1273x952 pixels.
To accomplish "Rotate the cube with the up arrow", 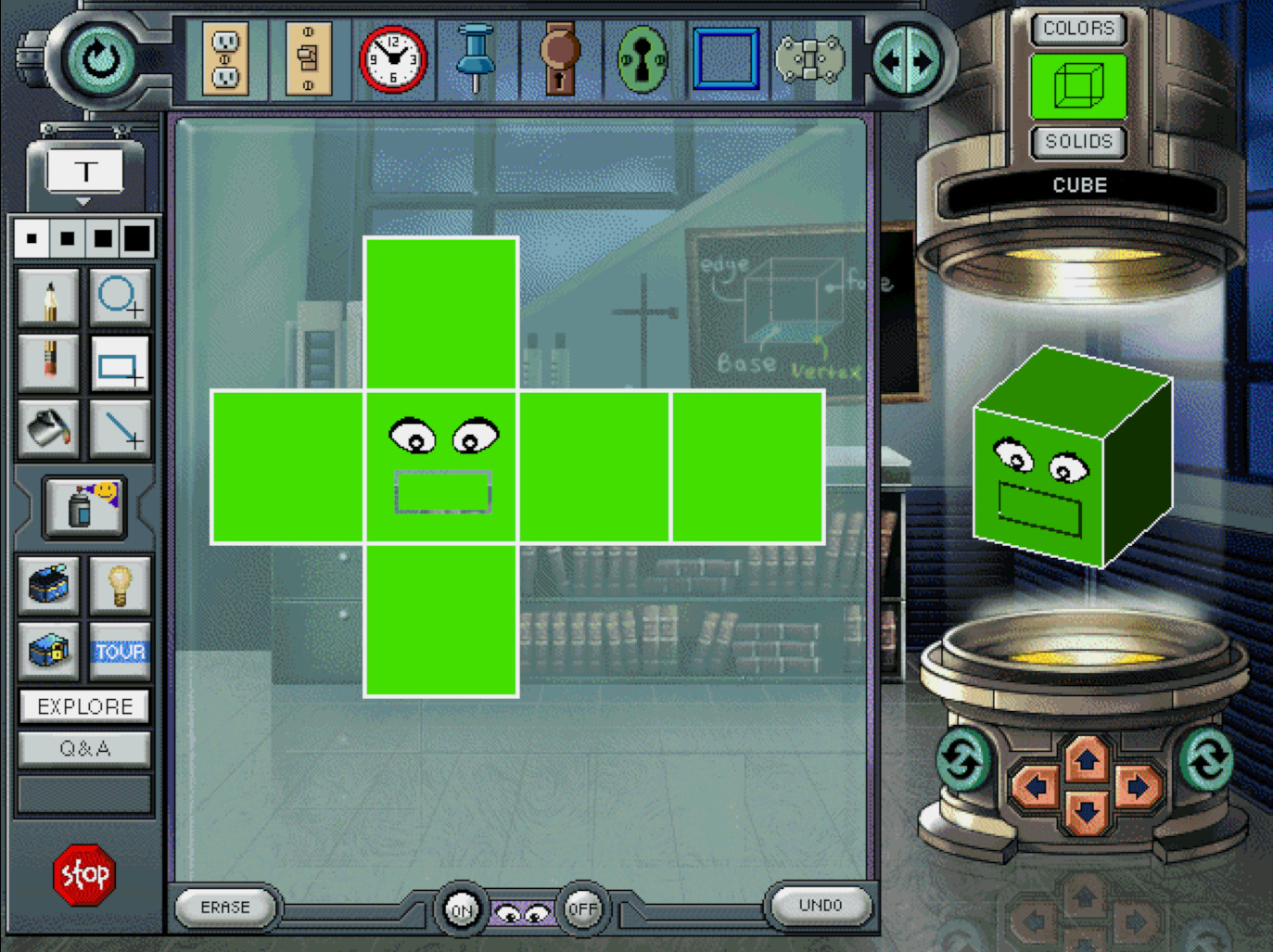I will (1086, 760).
